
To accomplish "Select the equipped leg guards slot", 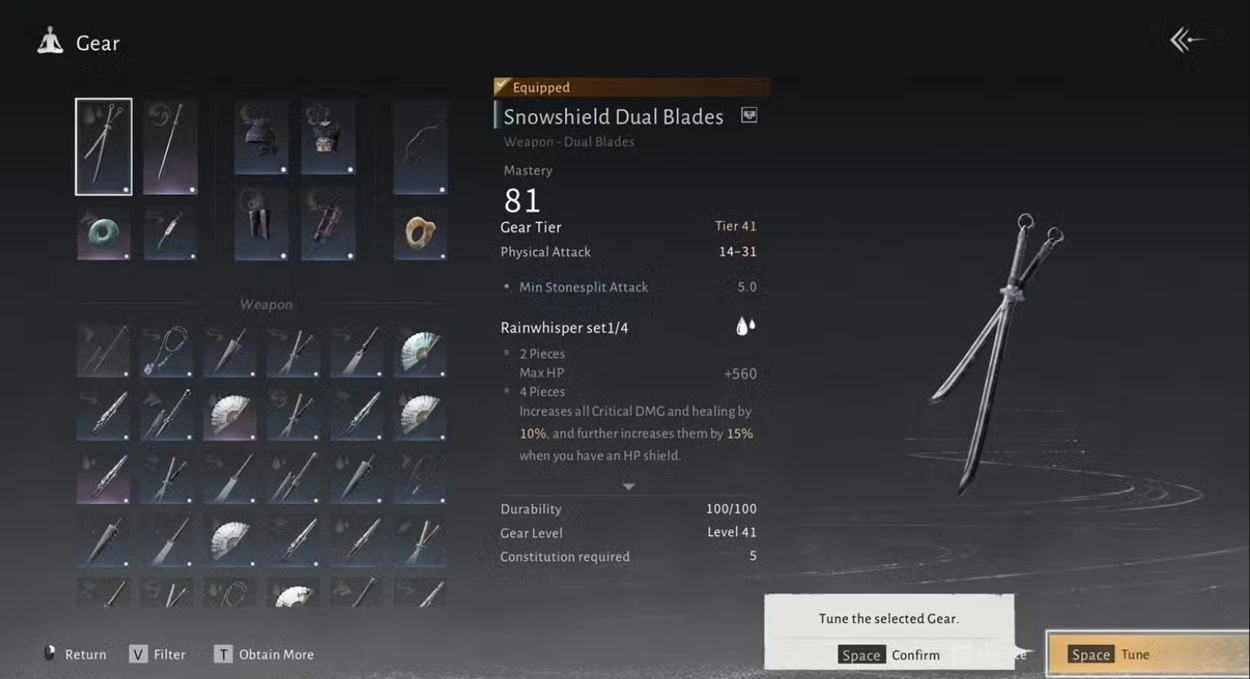I will pos(261,223).
